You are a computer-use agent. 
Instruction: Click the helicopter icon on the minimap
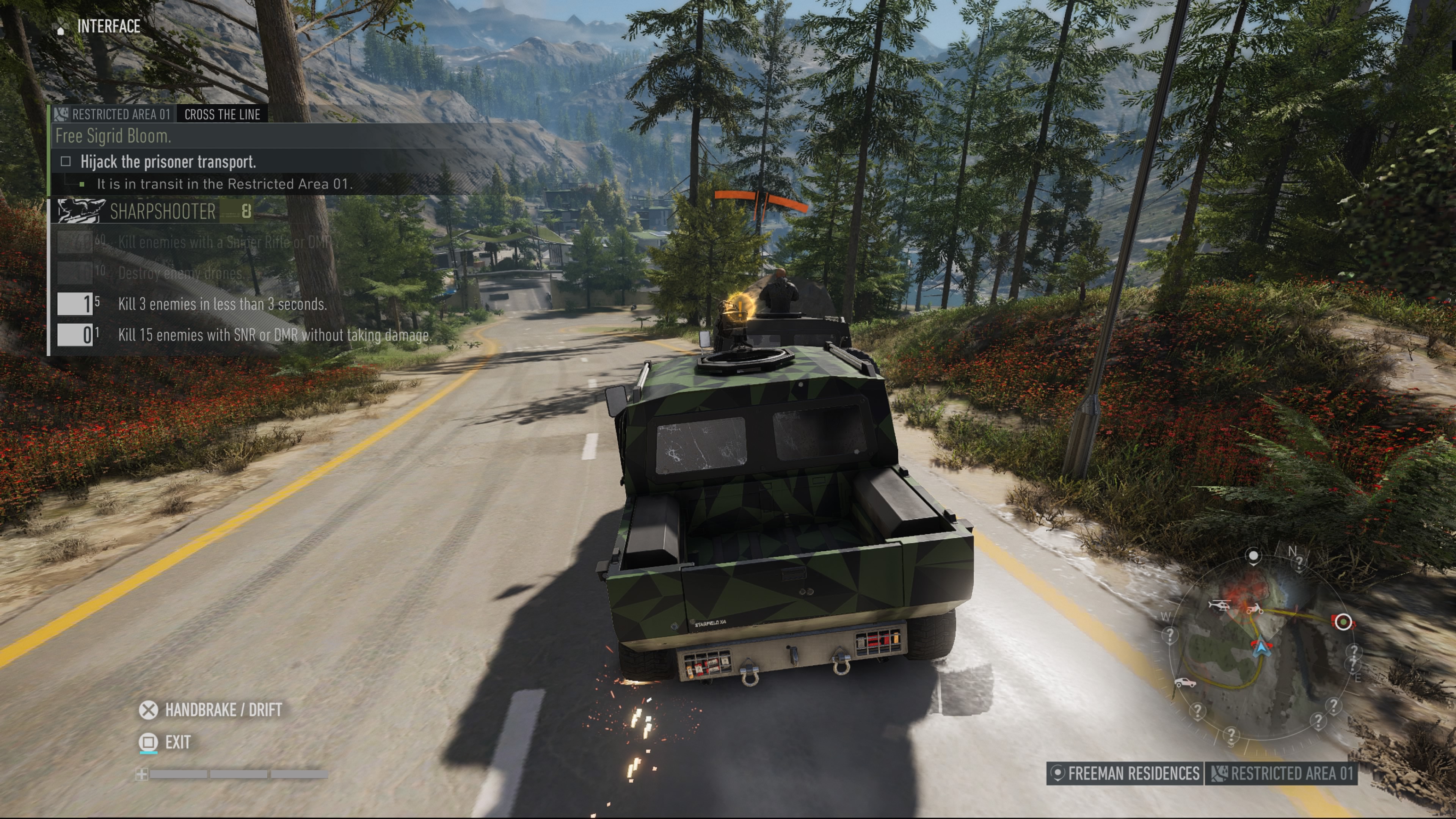[x=1219, y=605]
